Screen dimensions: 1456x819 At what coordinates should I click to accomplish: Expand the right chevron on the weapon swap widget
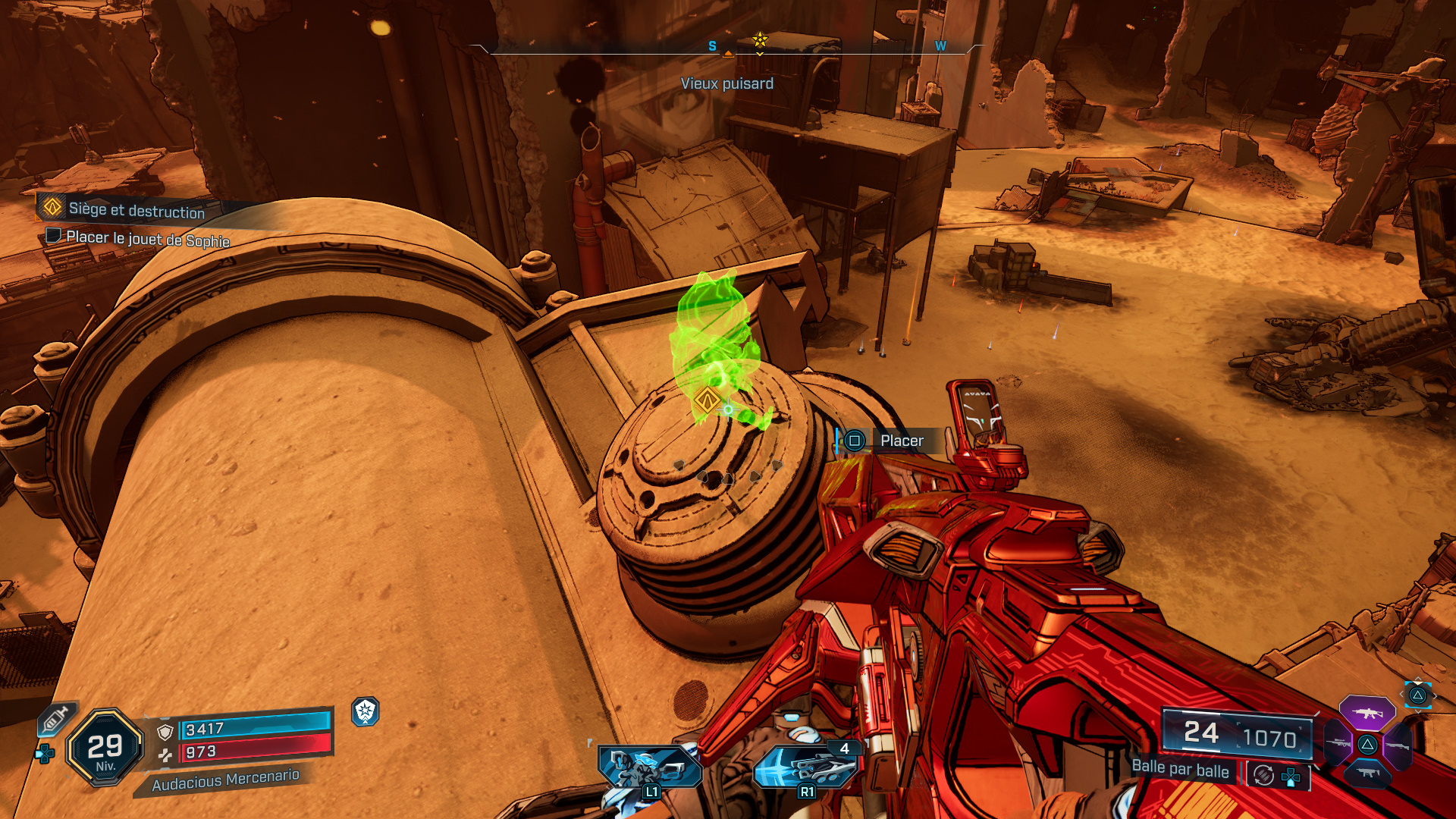click(1435, 696)
